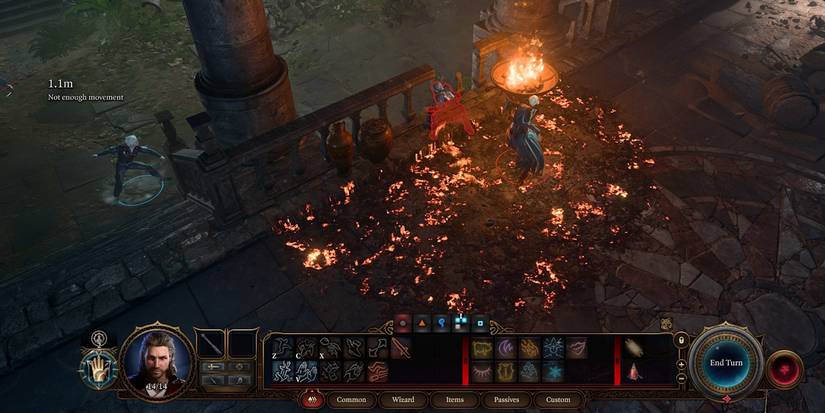Remove a hotbar row with minus button
Viewport: 825px width, 413px height.
click(682, 381)
